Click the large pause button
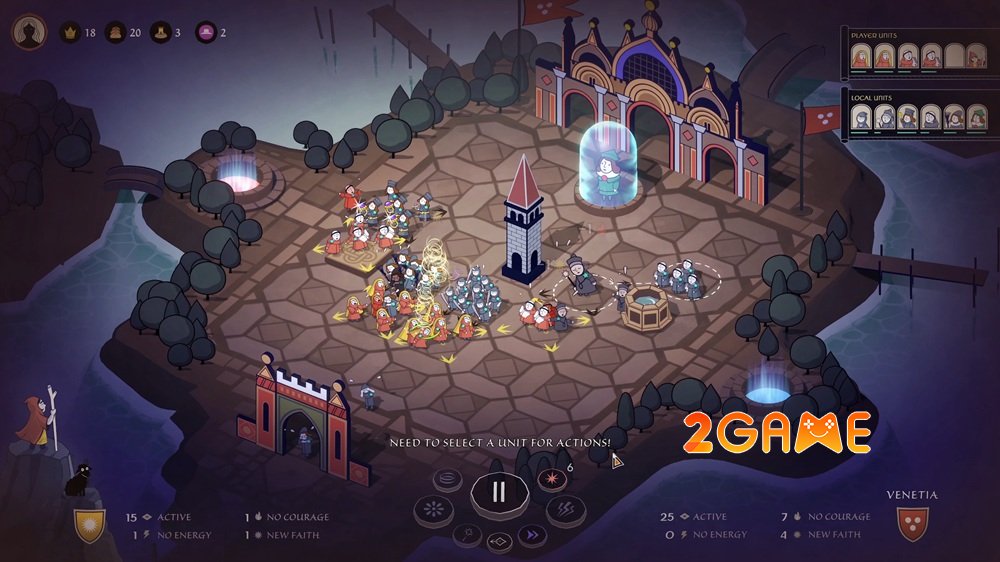Image resolution: width=1000 pixels, height=562 pixels. (x=498, y=491)
